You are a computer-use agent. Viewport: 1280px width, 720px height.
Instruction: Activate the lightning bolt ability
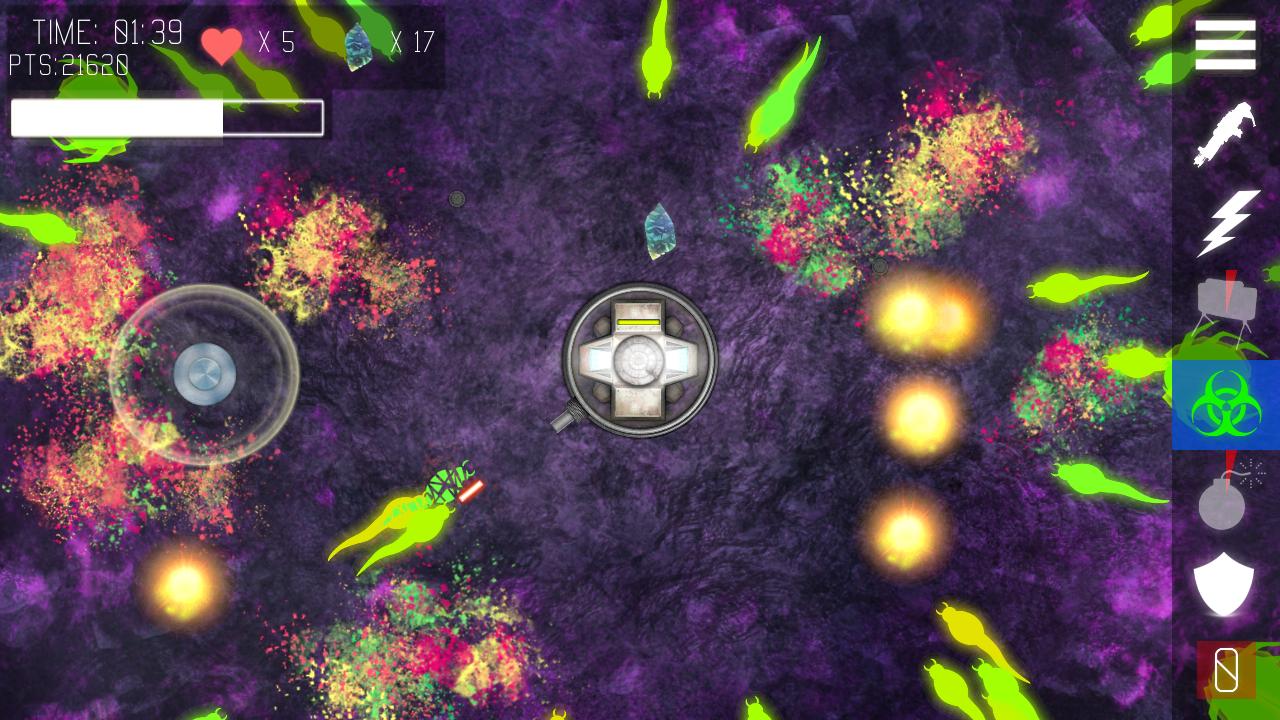click(1227, 222)
